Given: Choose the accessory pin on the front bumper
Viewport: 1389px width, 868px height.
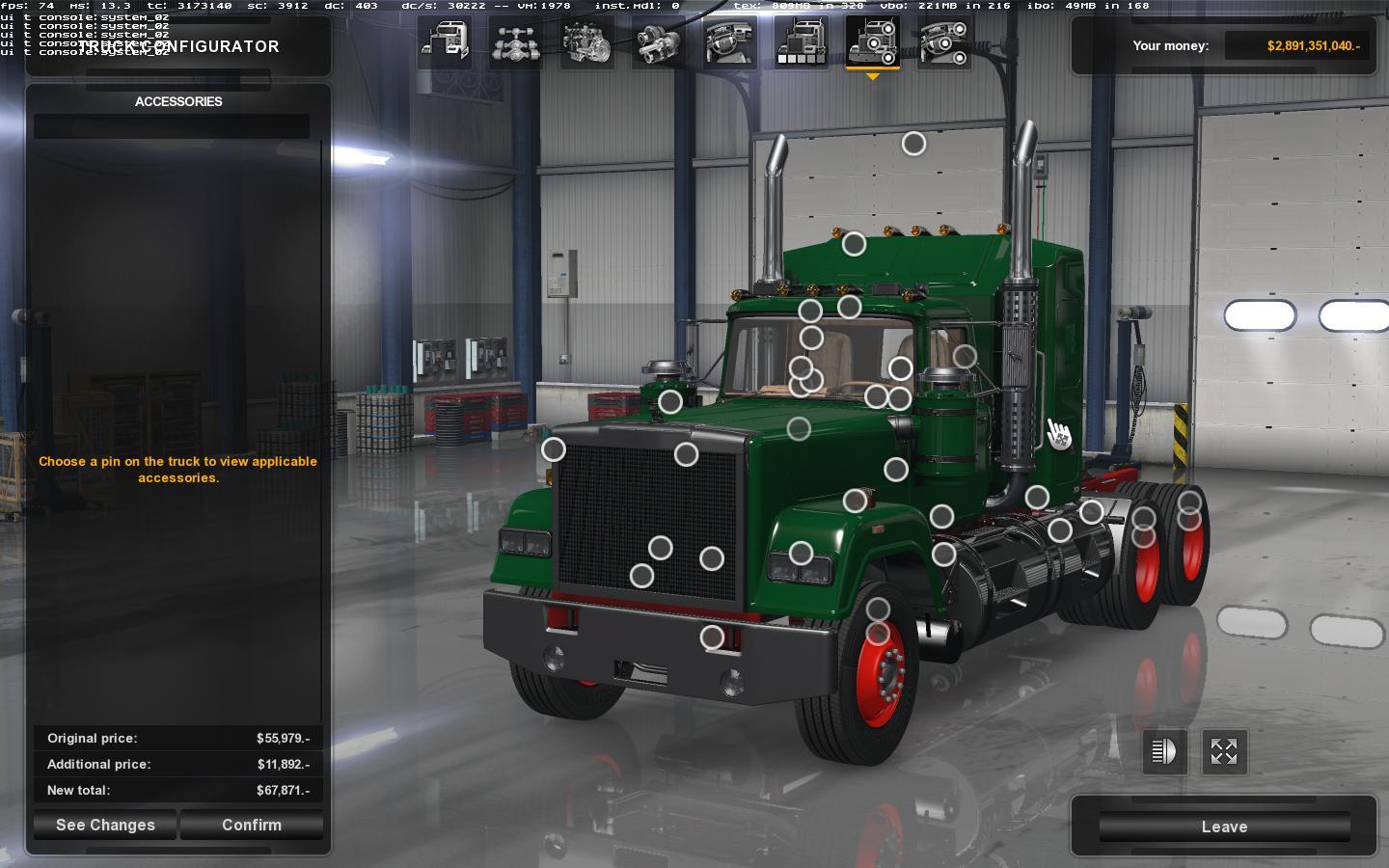Looking at the screenshot, I should click(x=712, y=637).
